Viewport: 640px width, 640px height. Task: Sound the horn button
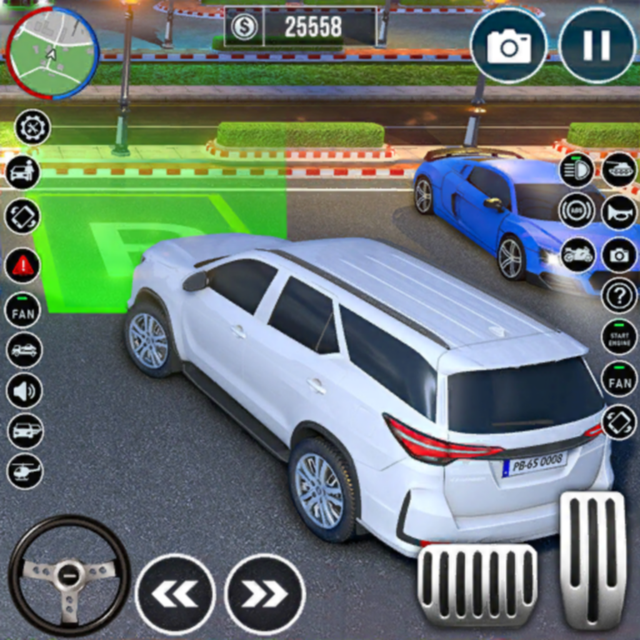click(618, 212)
